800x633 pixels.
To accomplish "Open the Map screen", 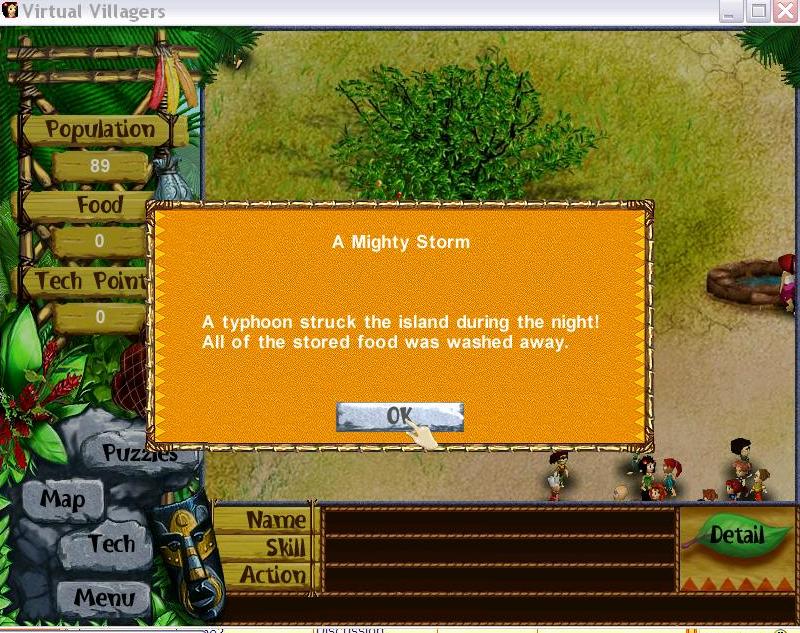I will 62,499.
